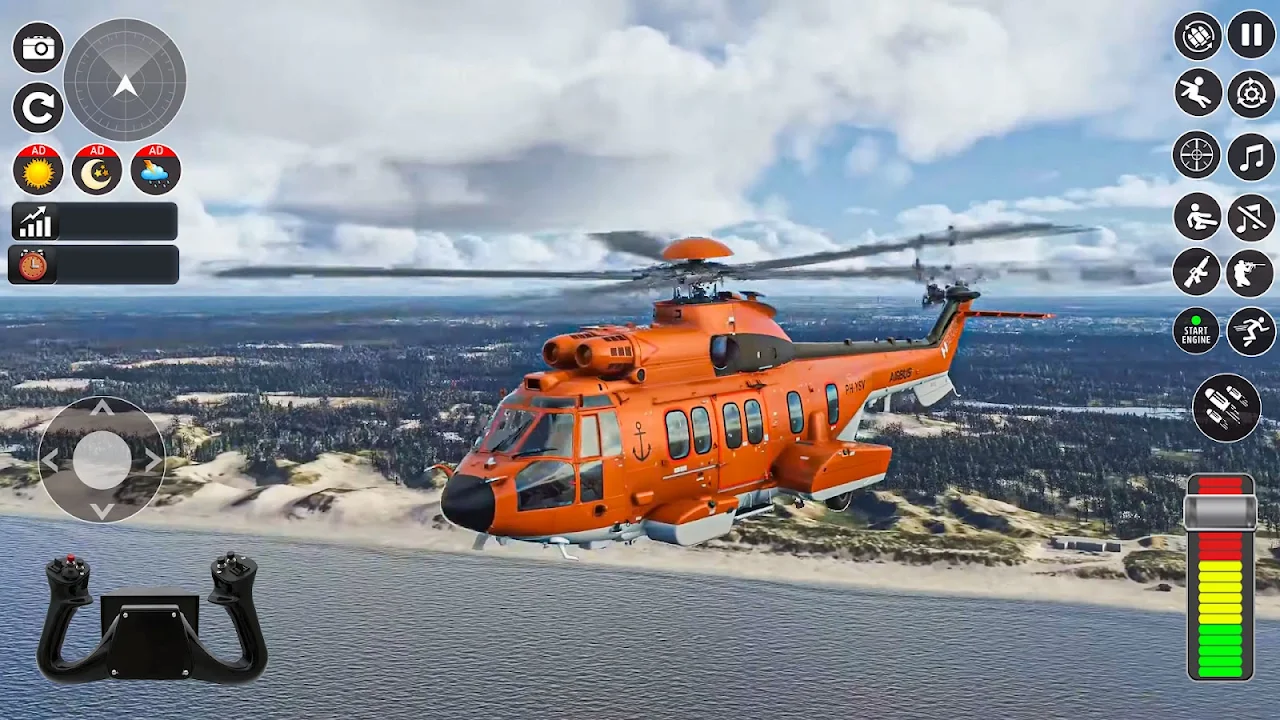Select the target lock gear icon
1280x720 pixels.
[x=1251, y=94]
